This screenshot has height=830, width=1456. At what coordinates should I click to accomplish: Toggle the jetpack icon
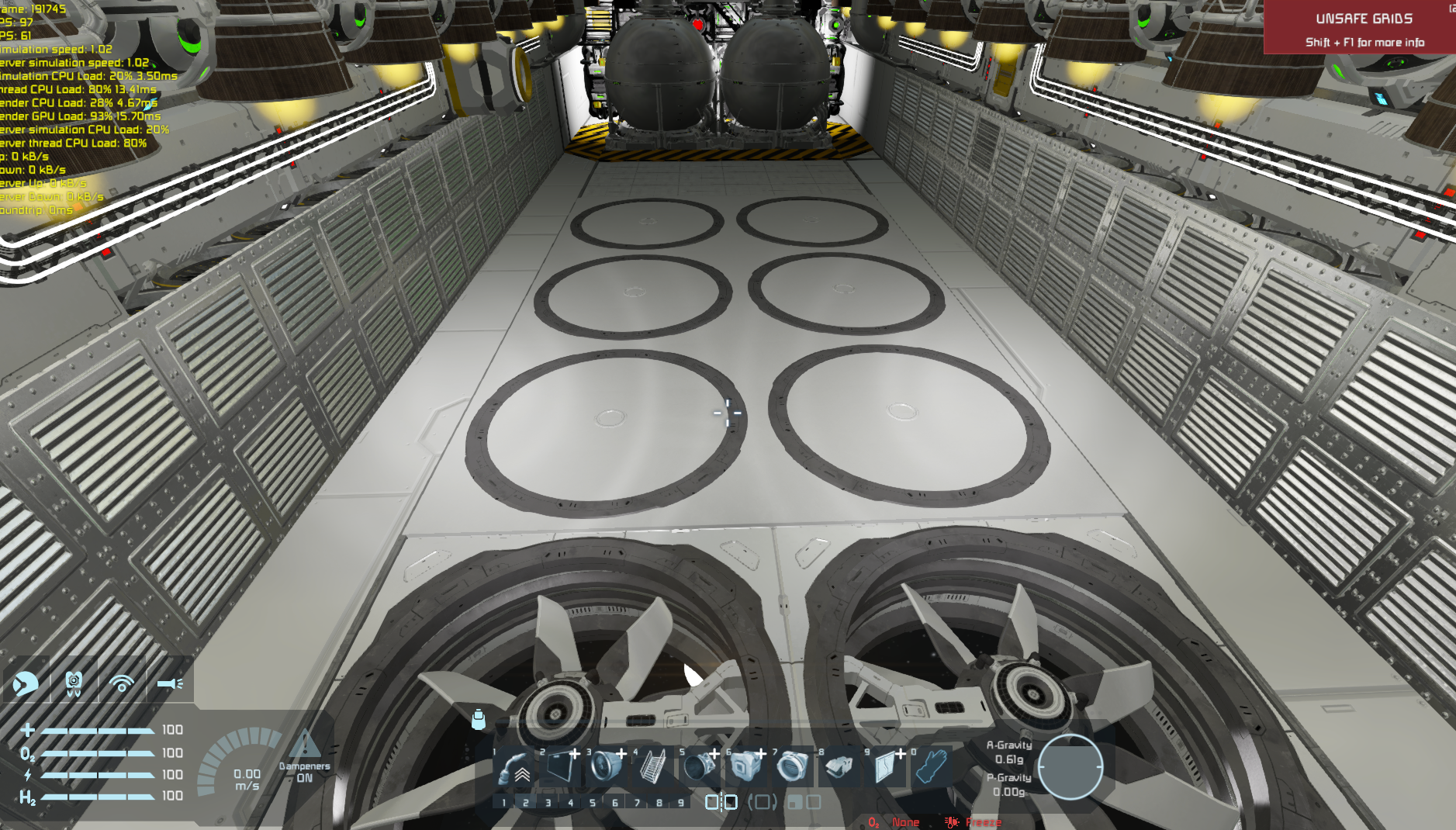click(74, 683)
